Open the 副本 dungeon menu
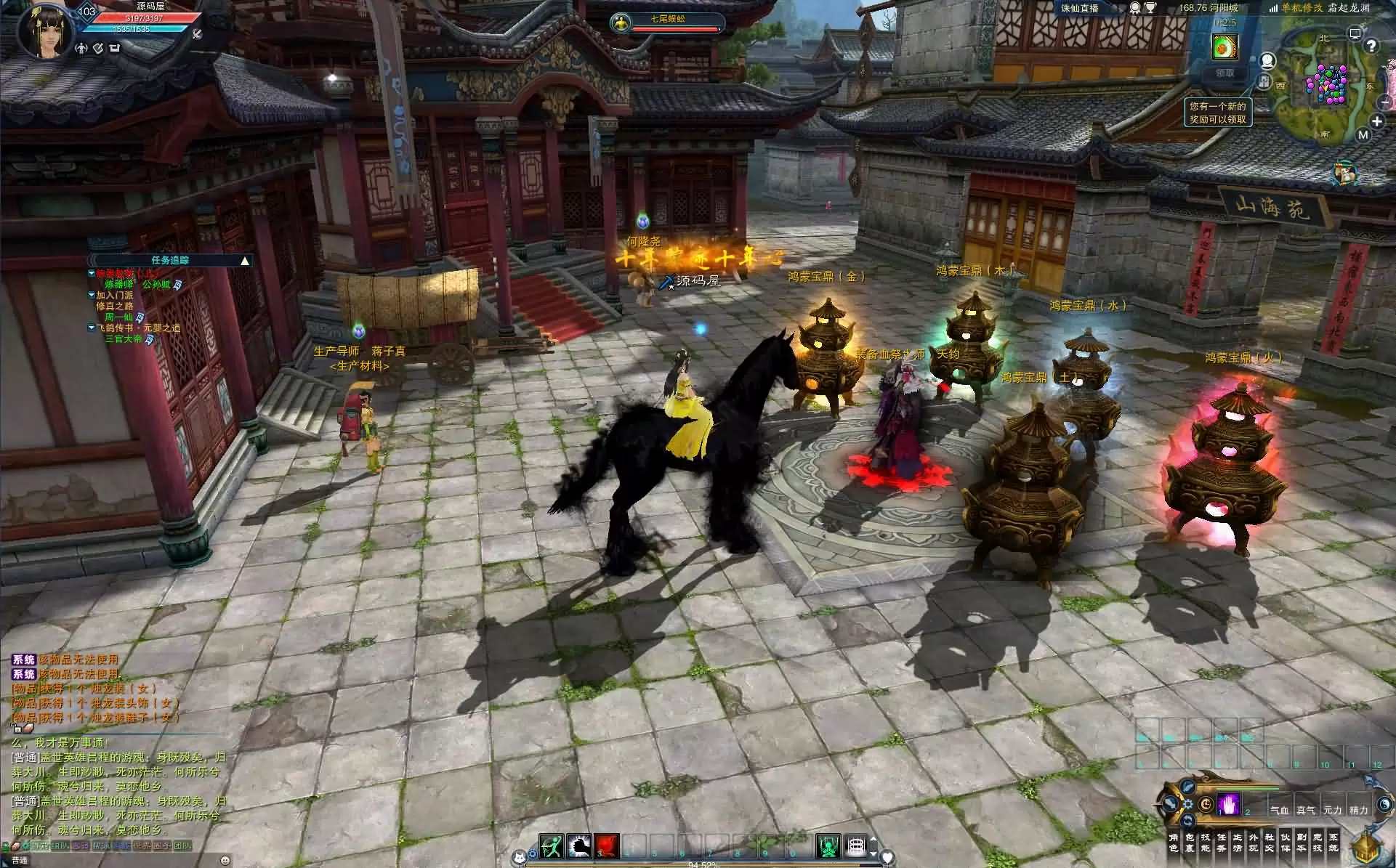Image resolution: width=1396 pixels, height=868 pixels. point(1301,843)
